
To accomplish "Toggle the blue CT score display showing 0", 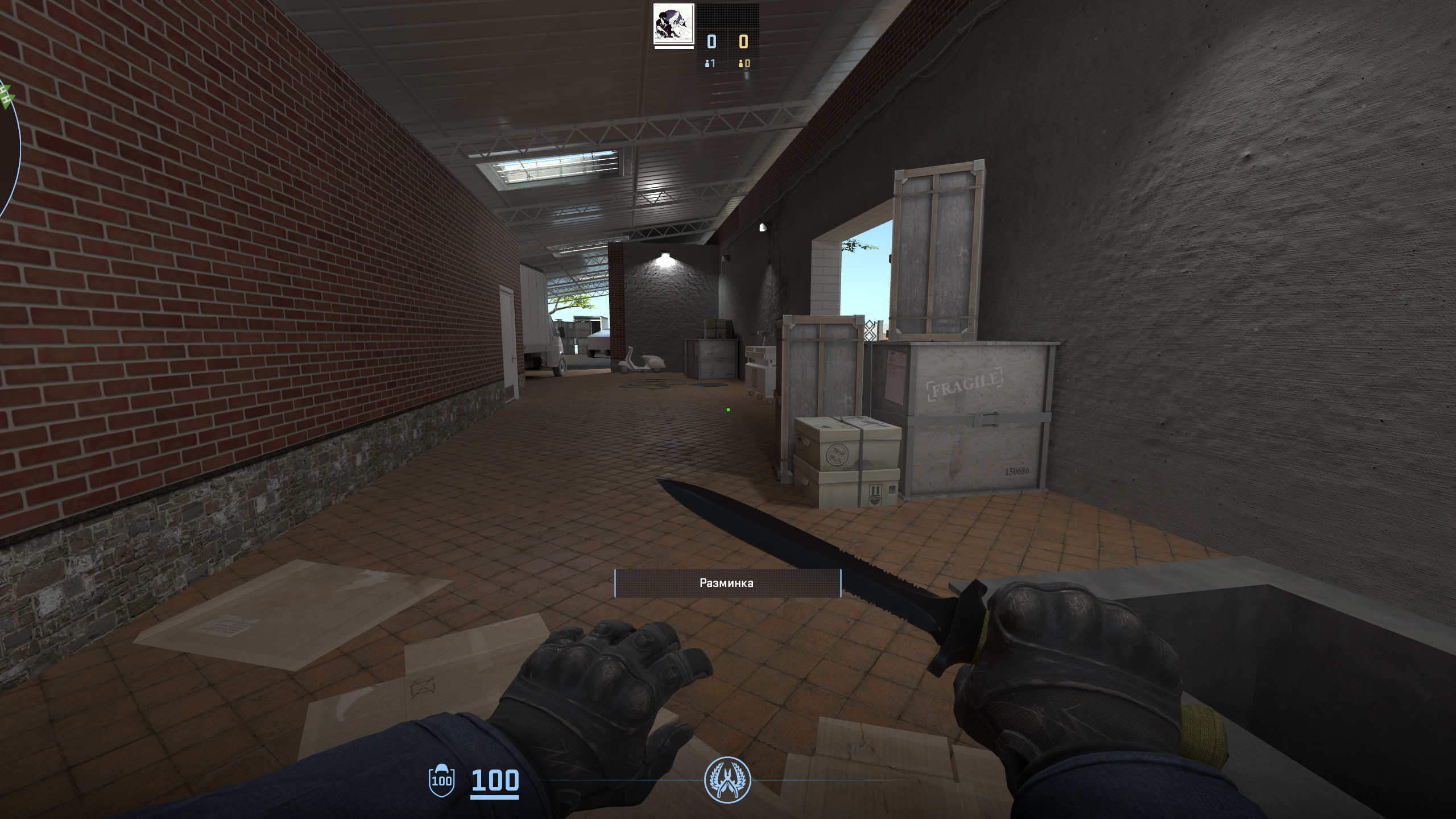I will pyautogui.click(x=711, y=41).
